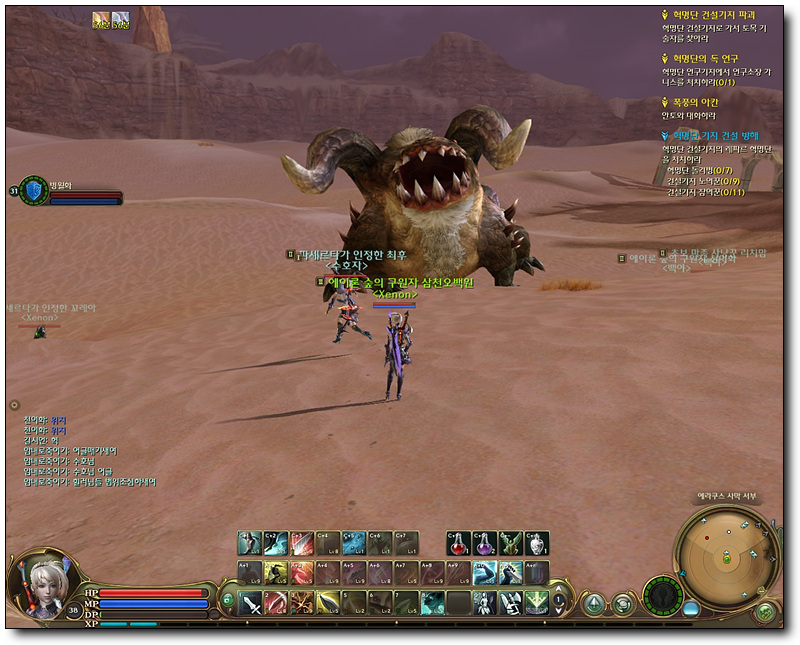Open the green menu button beside minimap
The width and height of the screenshot is (800, 645).
[x=767, y=609]
